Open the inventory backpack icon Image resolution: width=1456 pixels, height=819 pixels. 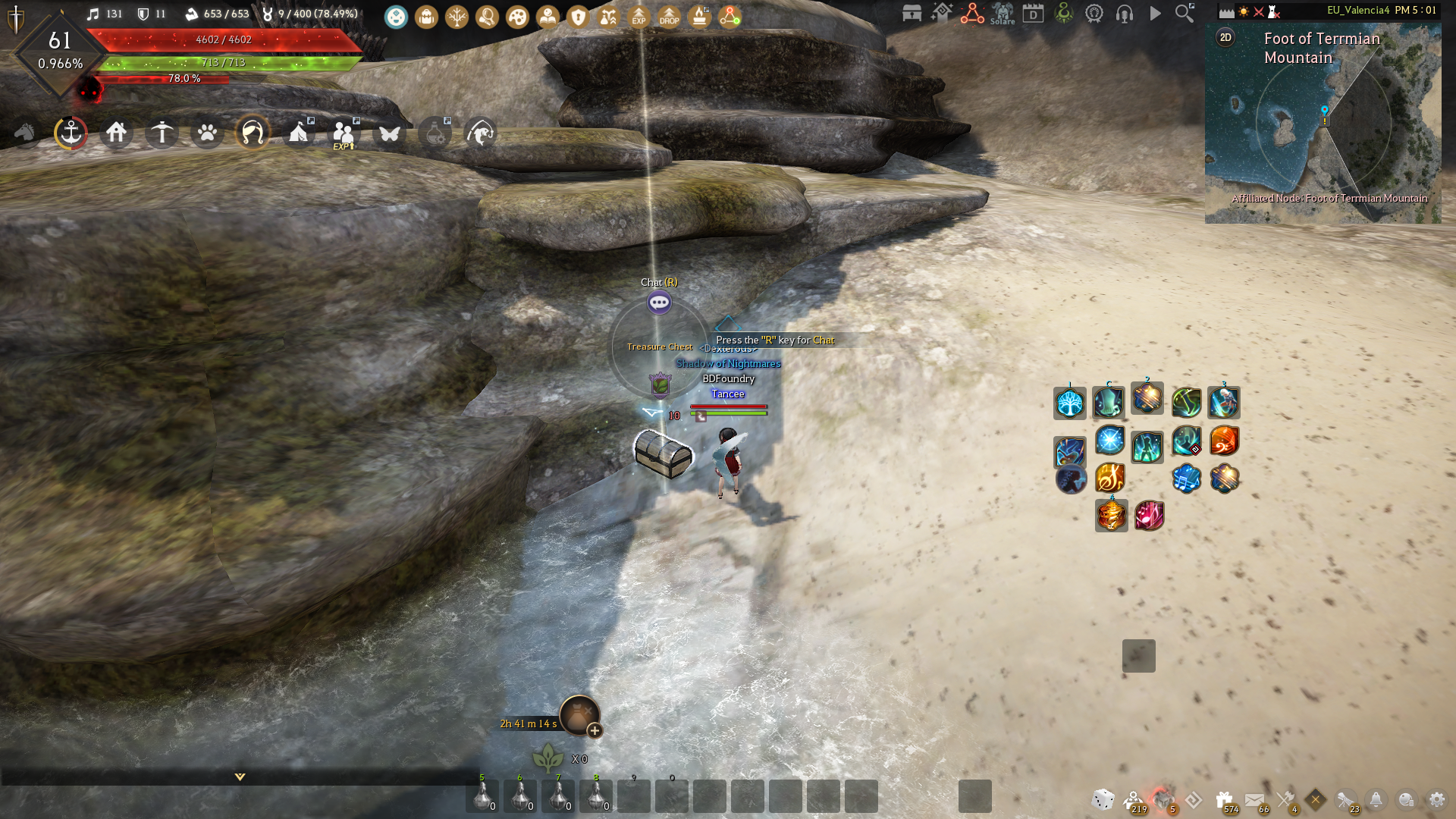pos(426,16)
